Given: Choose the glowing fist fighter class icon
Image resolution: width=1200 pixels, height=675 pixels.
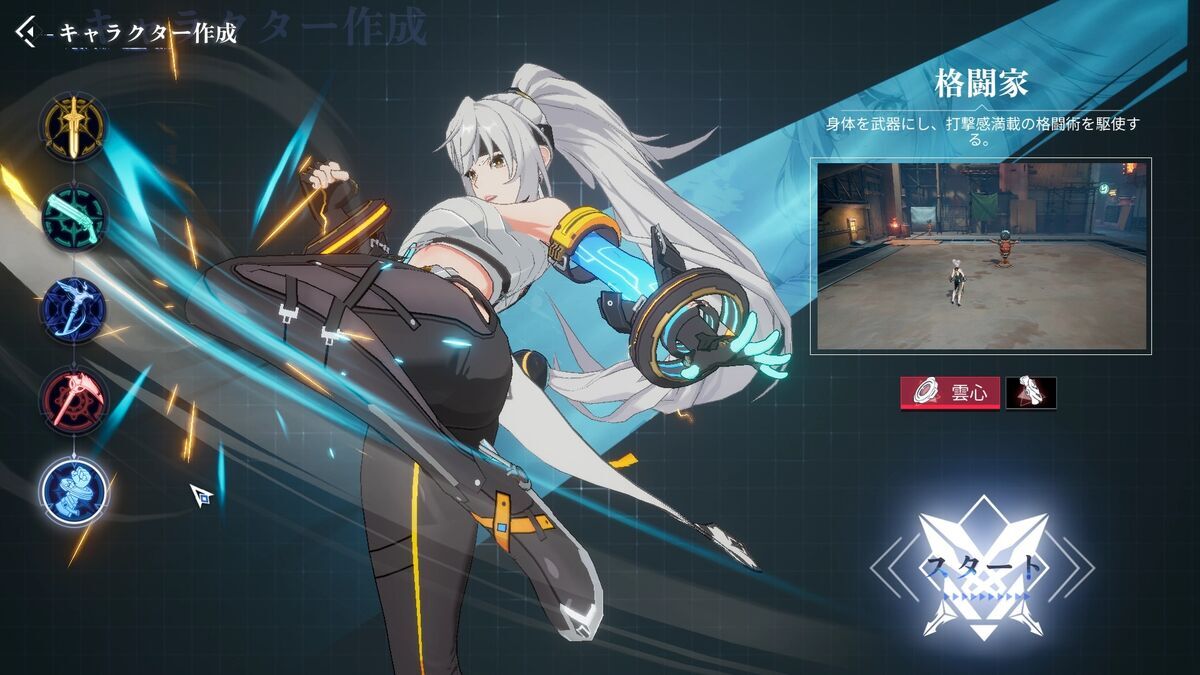Looking at the screenshot, I should click(75, 490).
